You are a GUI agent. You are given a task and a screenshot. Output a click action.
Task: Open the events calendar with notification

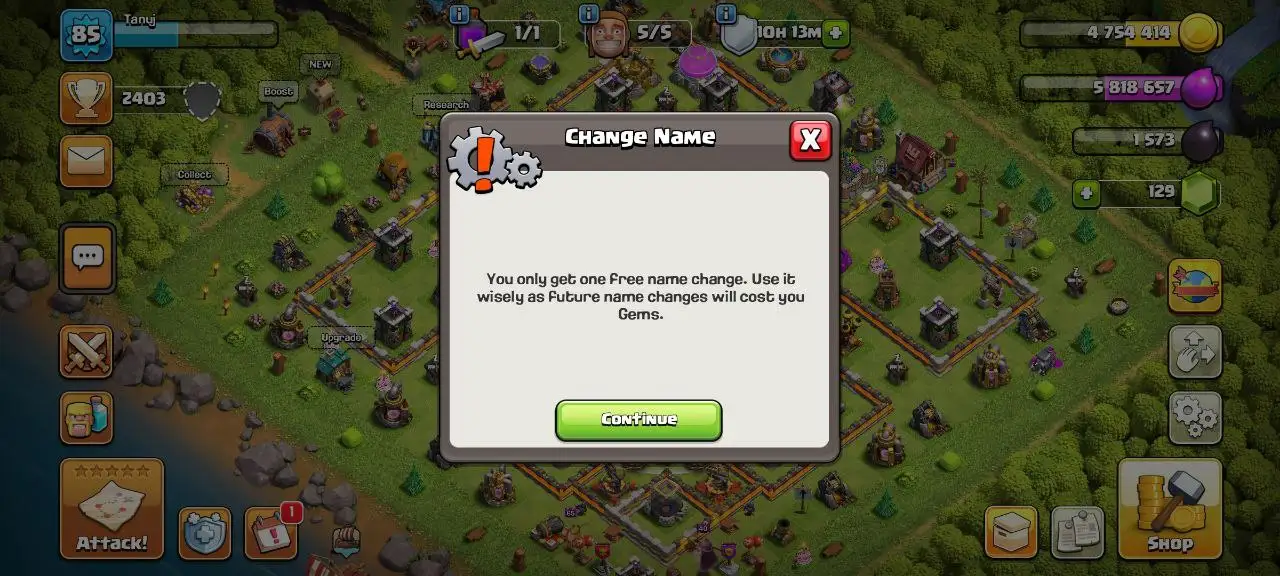pyautogui.click(x=270, y=533)
